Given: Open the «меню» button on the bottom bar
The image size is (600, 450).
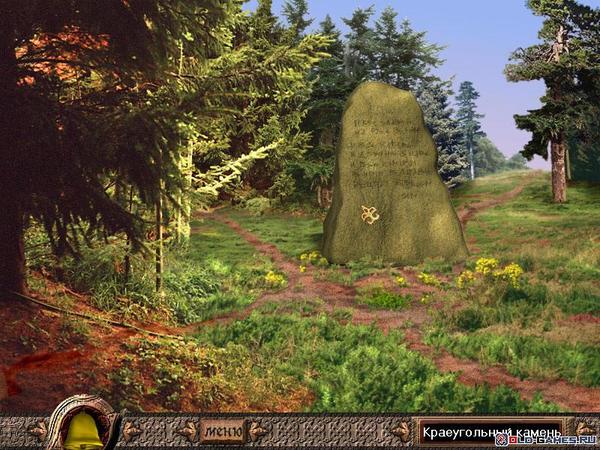Looking at the screenshot, I should pyautogui.click(x=222, y=432).
